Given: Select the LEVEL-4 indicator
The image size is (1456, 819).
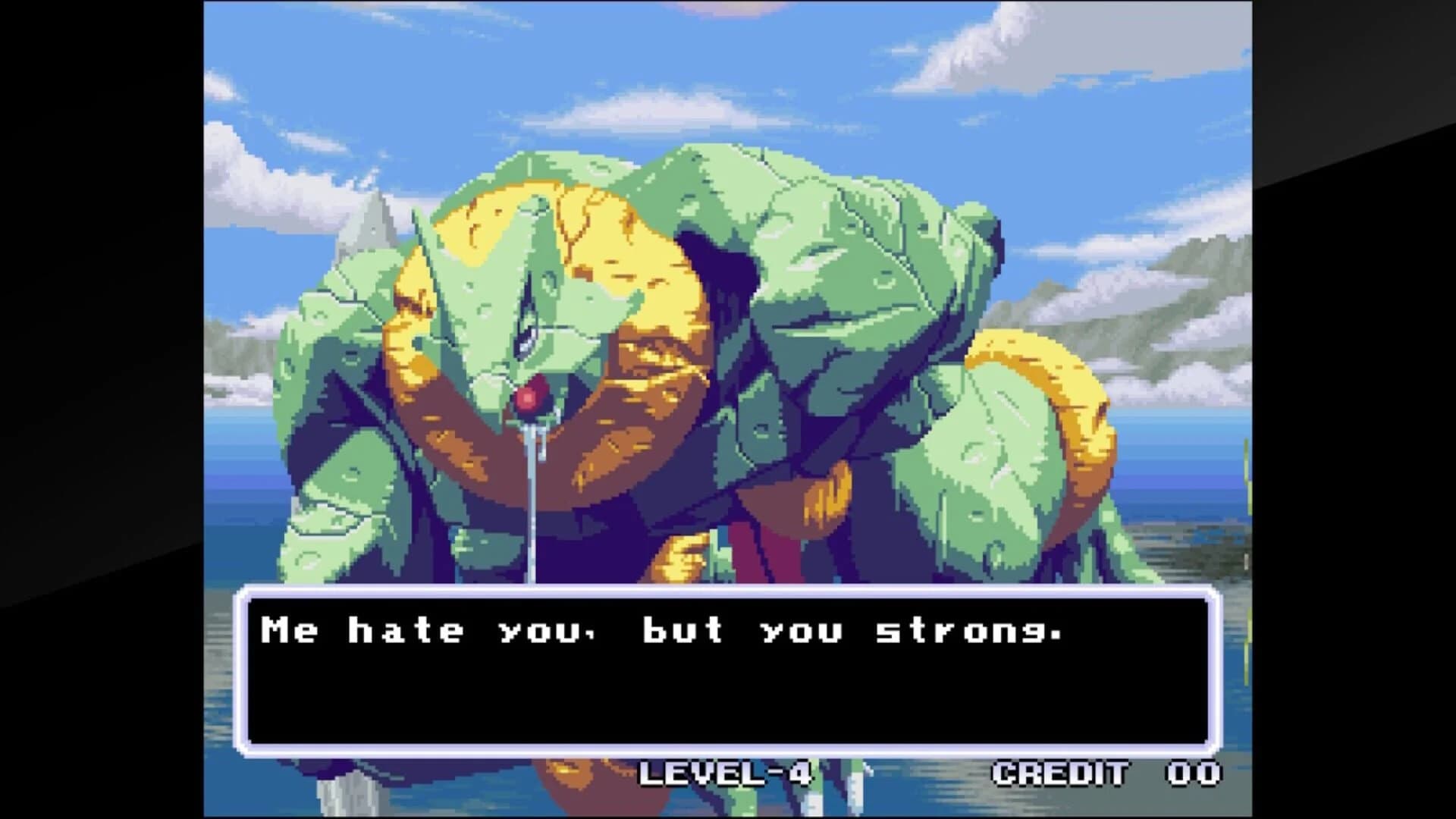Looking at the screenshot, I should (724, 775).
